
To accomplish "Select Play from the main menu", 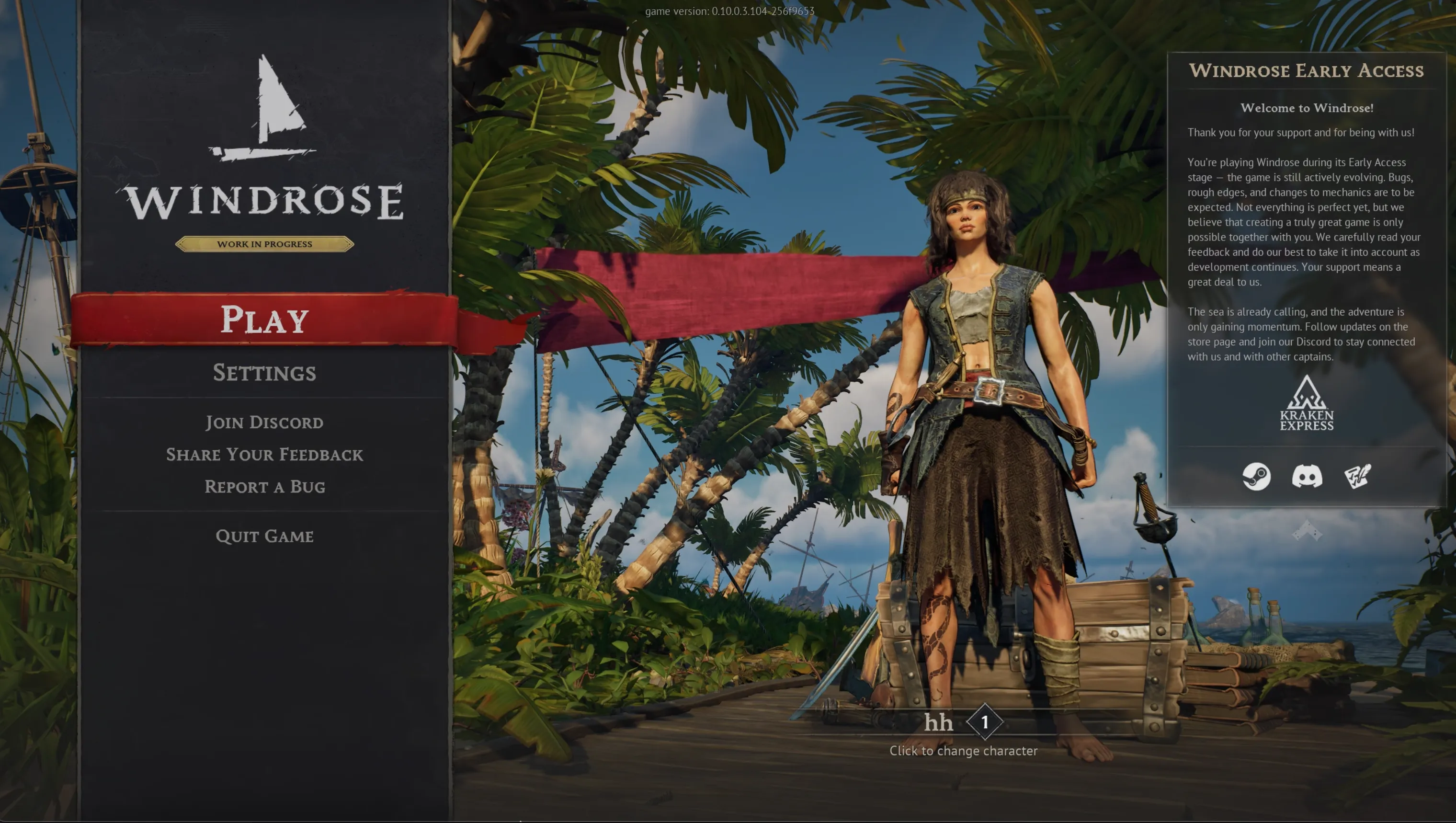I will point(264,320).
